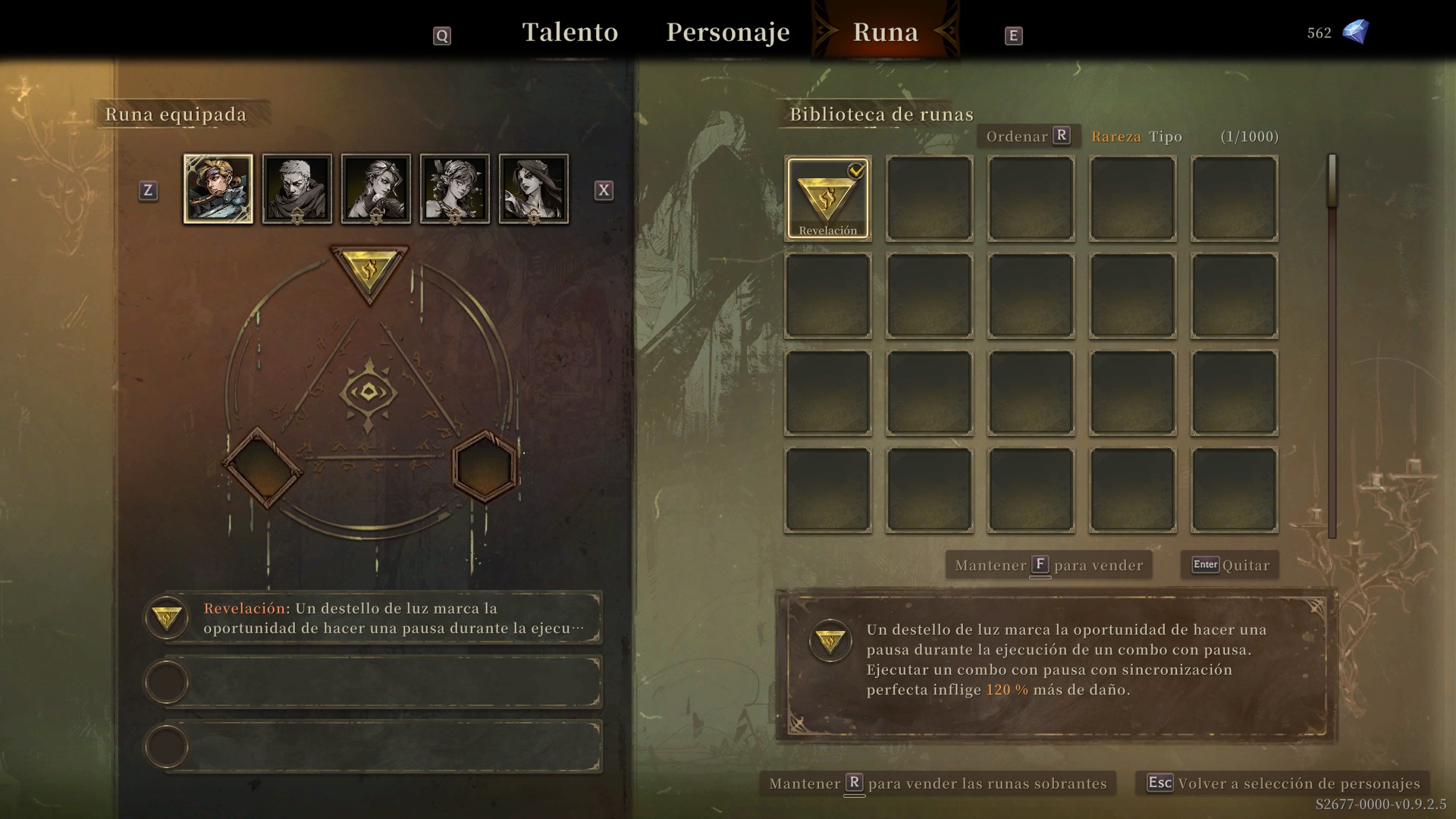Click Quitar to unequip the rune

point(1230,565)
